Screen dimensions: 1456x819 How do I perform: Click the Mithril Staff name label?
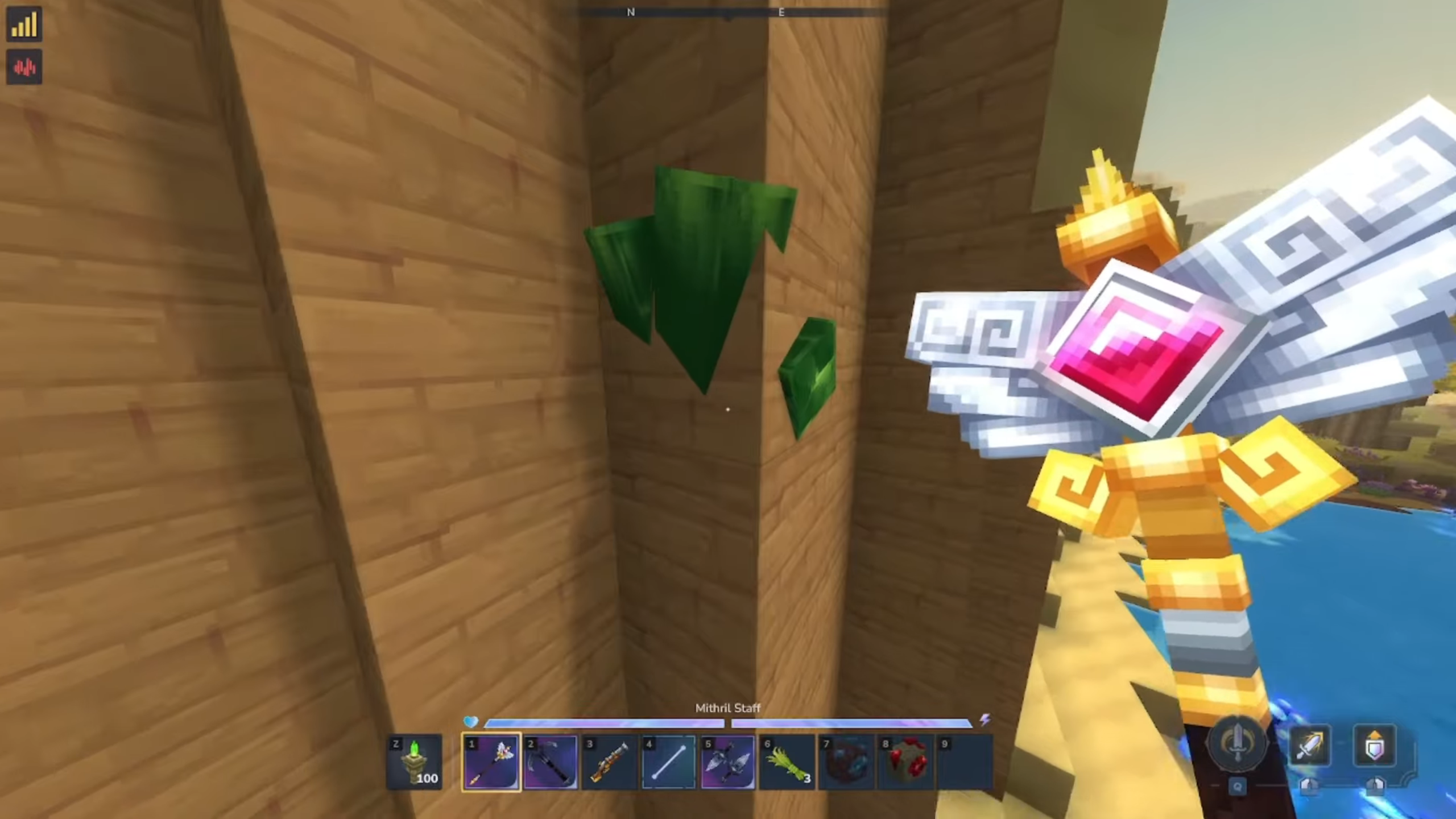coord(728,708)
